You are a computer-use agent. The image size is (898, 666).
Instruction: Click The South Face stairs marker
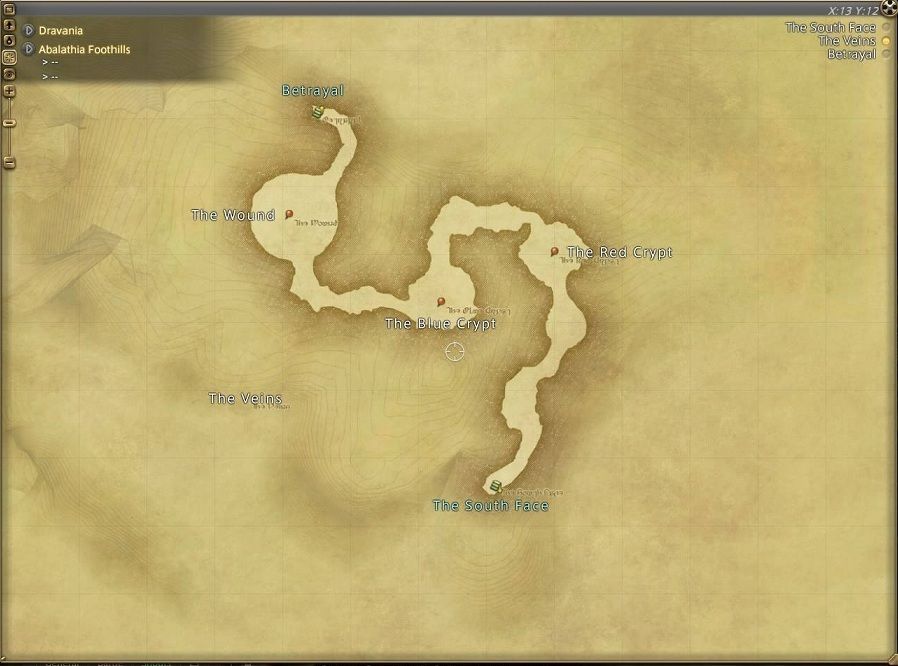click(x=495, y=487)
